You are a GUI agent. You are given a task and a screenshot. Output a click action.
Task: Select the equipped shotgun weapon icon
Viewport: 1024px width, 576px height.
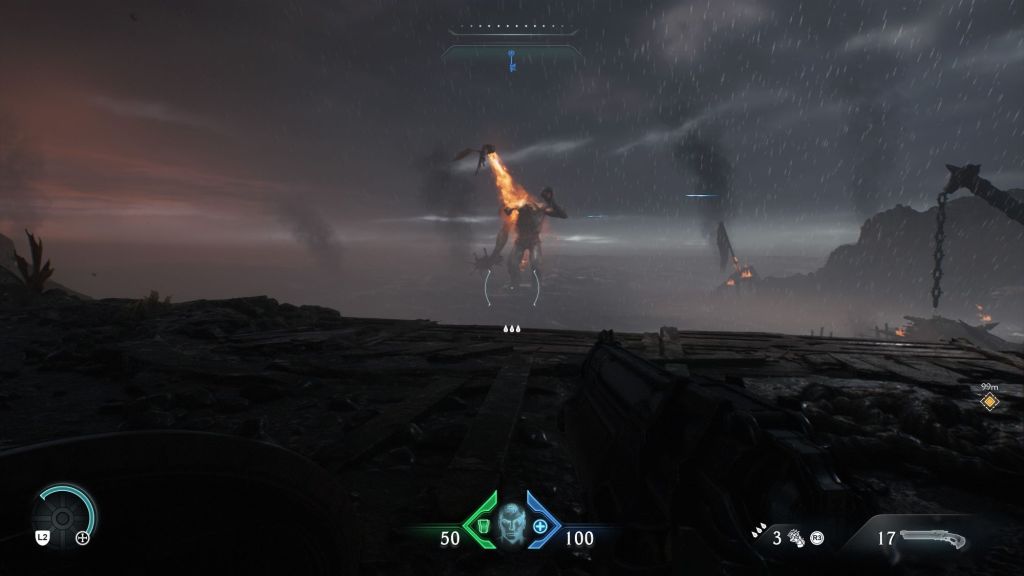[x=932, y=539]
